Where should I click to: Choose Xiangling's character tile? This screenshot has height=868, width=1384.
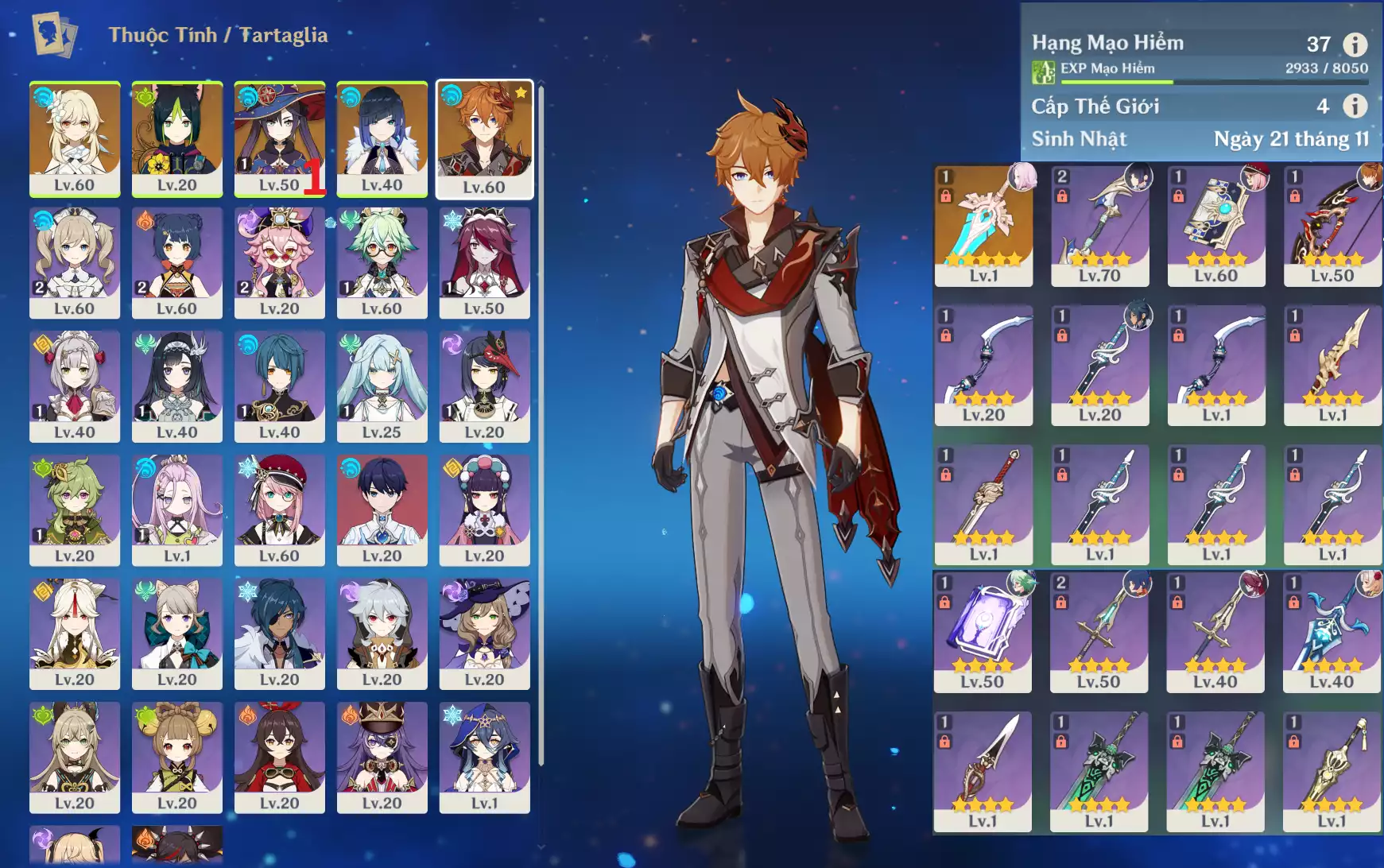pyautogui.click(x=176, y=262)
